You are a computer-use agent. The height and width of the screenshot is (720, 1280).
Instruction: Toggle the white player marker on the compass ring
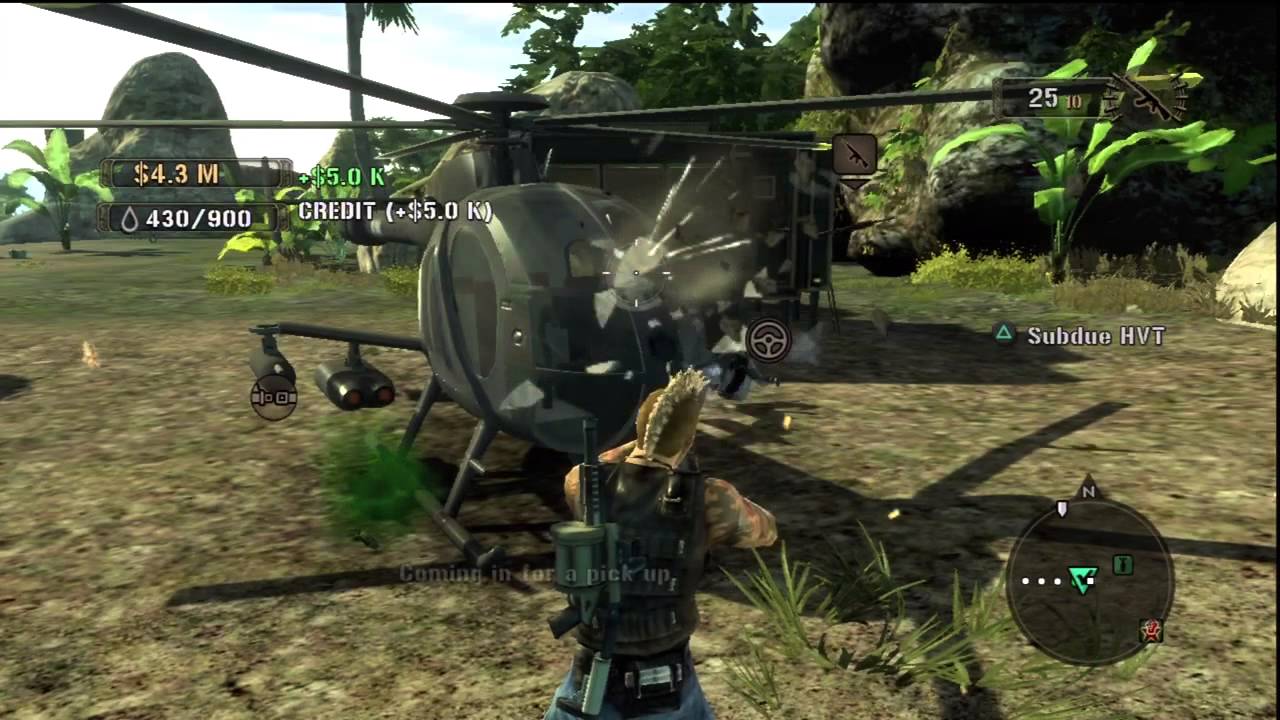tap(1062, 508)
